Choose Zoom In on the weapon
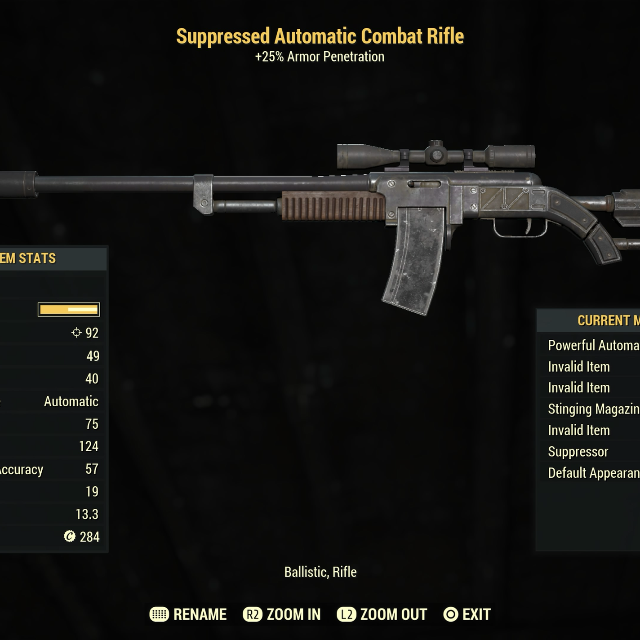This screenshot has width=640, height=640. (x=282, y=614)
